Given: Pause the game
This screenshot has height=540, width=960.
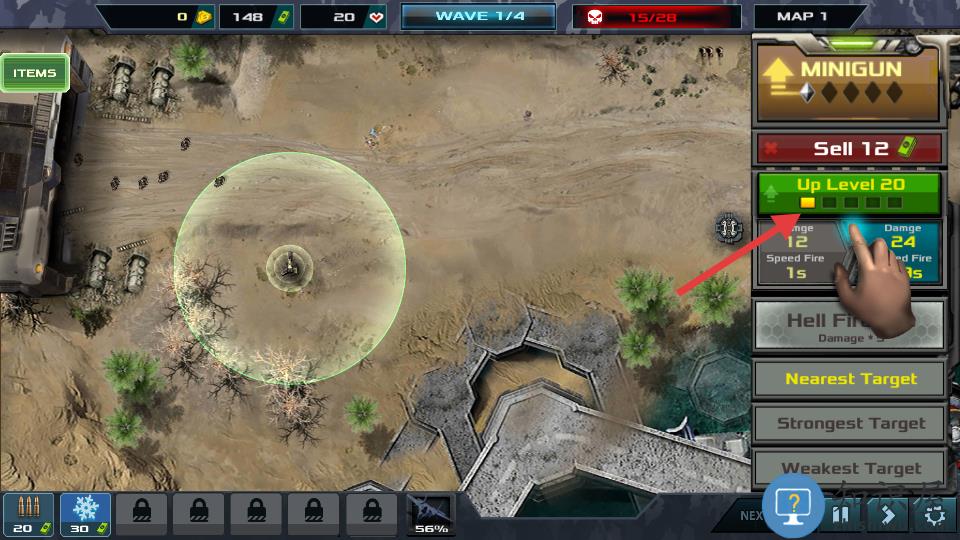Looking at the screenshot, I should (x=841, y=515).
